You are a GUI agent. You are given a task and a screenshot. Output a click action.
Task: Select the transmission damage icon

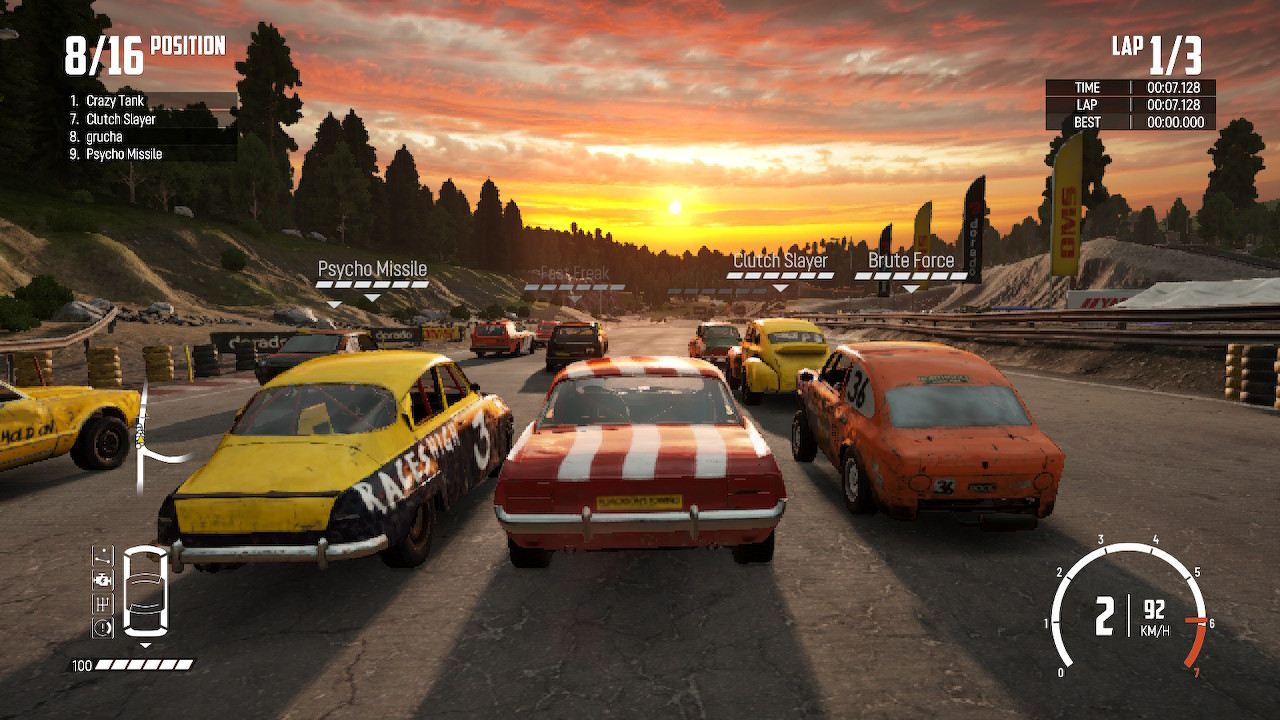coord(102,602)
